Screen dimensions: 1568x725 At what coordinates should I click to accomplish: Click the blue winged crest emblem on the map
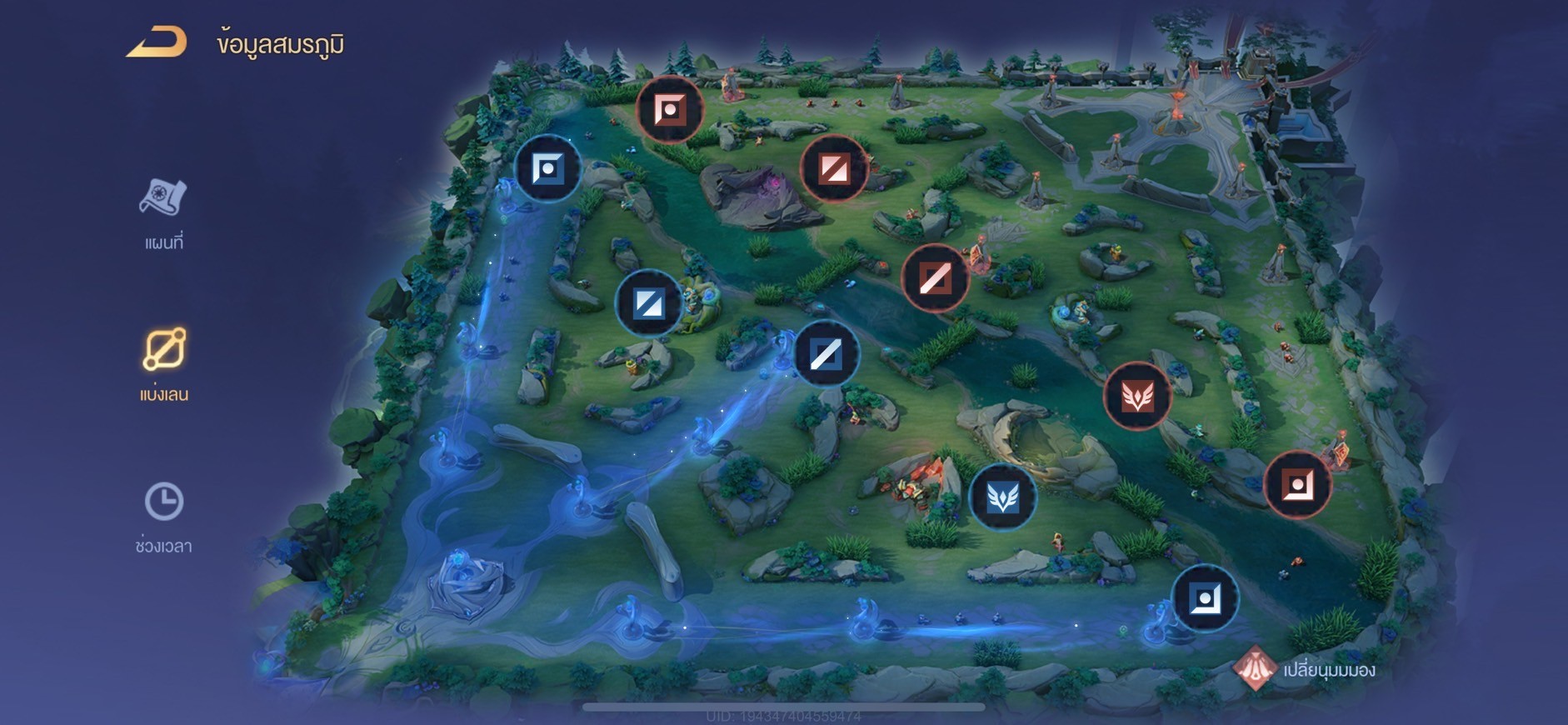(1001, 497)
